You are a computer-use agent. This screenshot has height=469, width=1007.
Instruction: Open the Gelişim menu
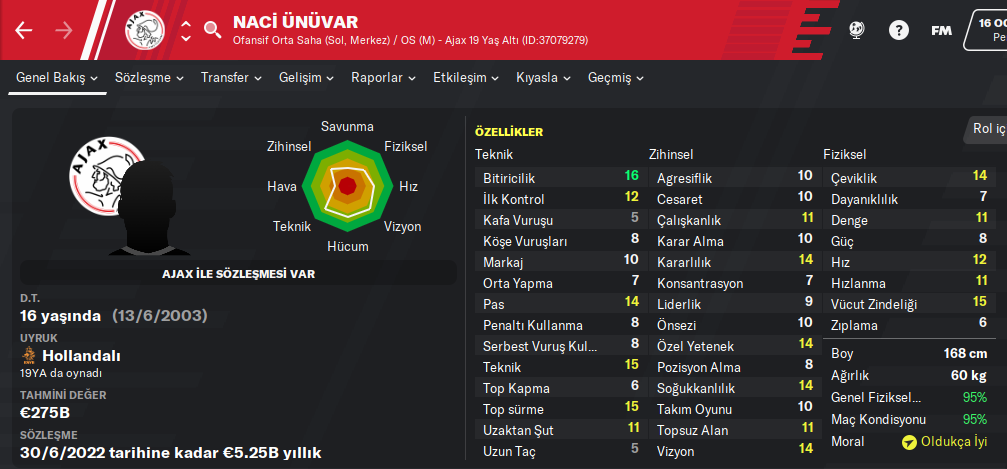coord(306,77)
